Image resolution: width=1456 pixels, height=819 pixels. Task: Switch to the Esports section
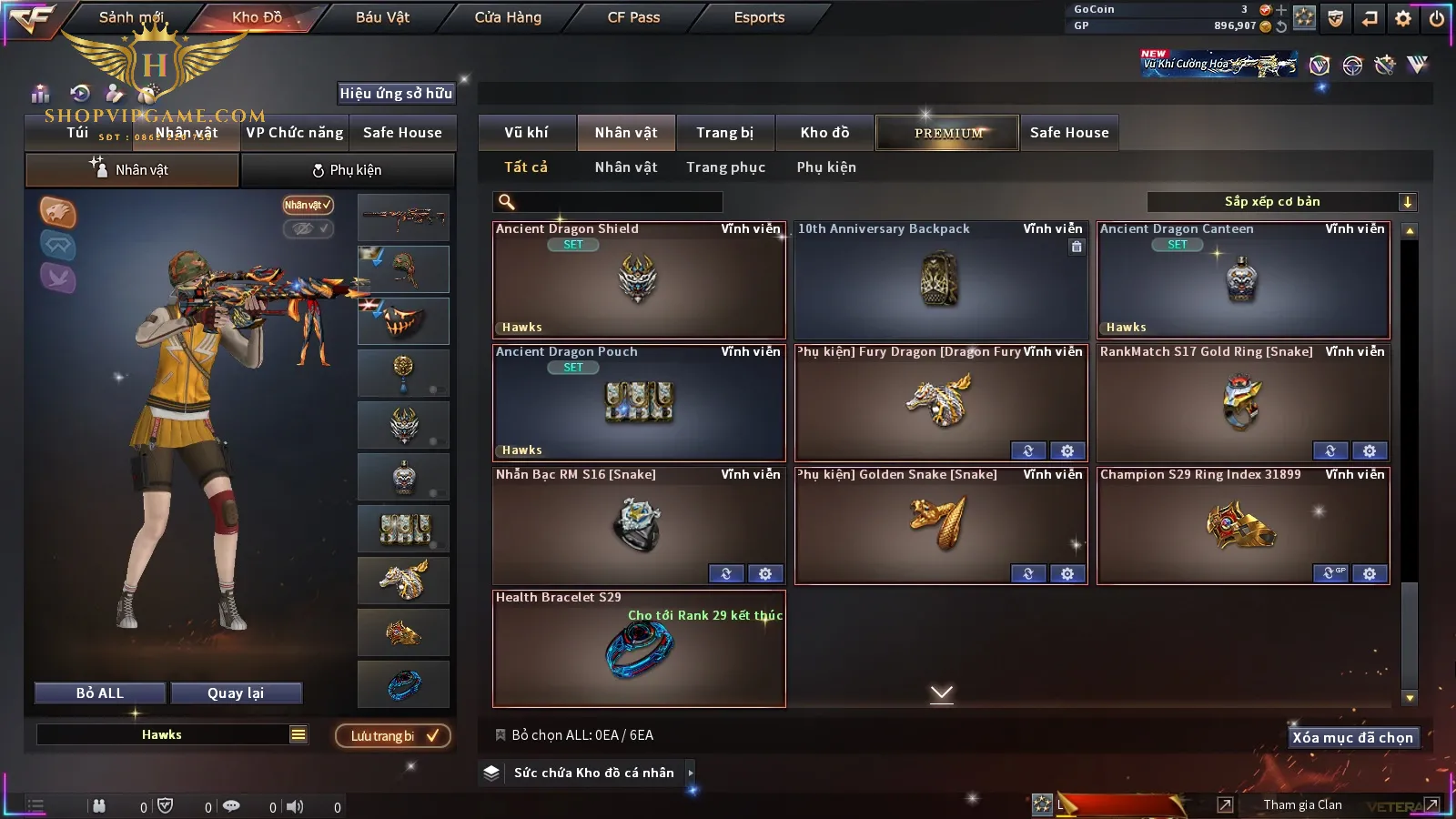[759, 17]
